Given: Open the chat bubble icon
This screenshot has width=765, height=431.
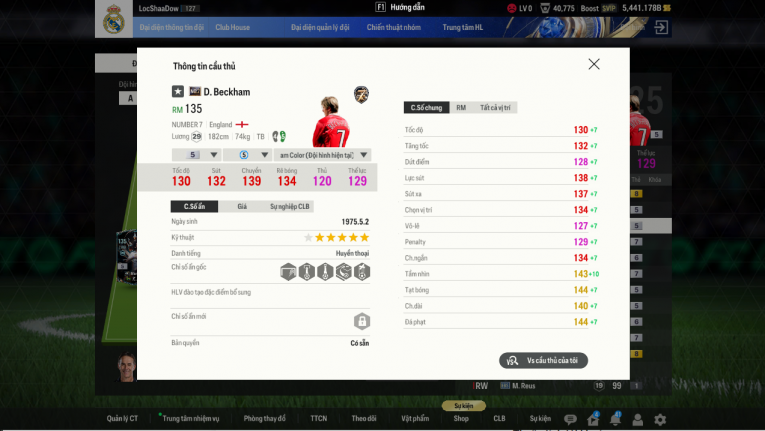Looking at the screenshot, I should 570,419.
